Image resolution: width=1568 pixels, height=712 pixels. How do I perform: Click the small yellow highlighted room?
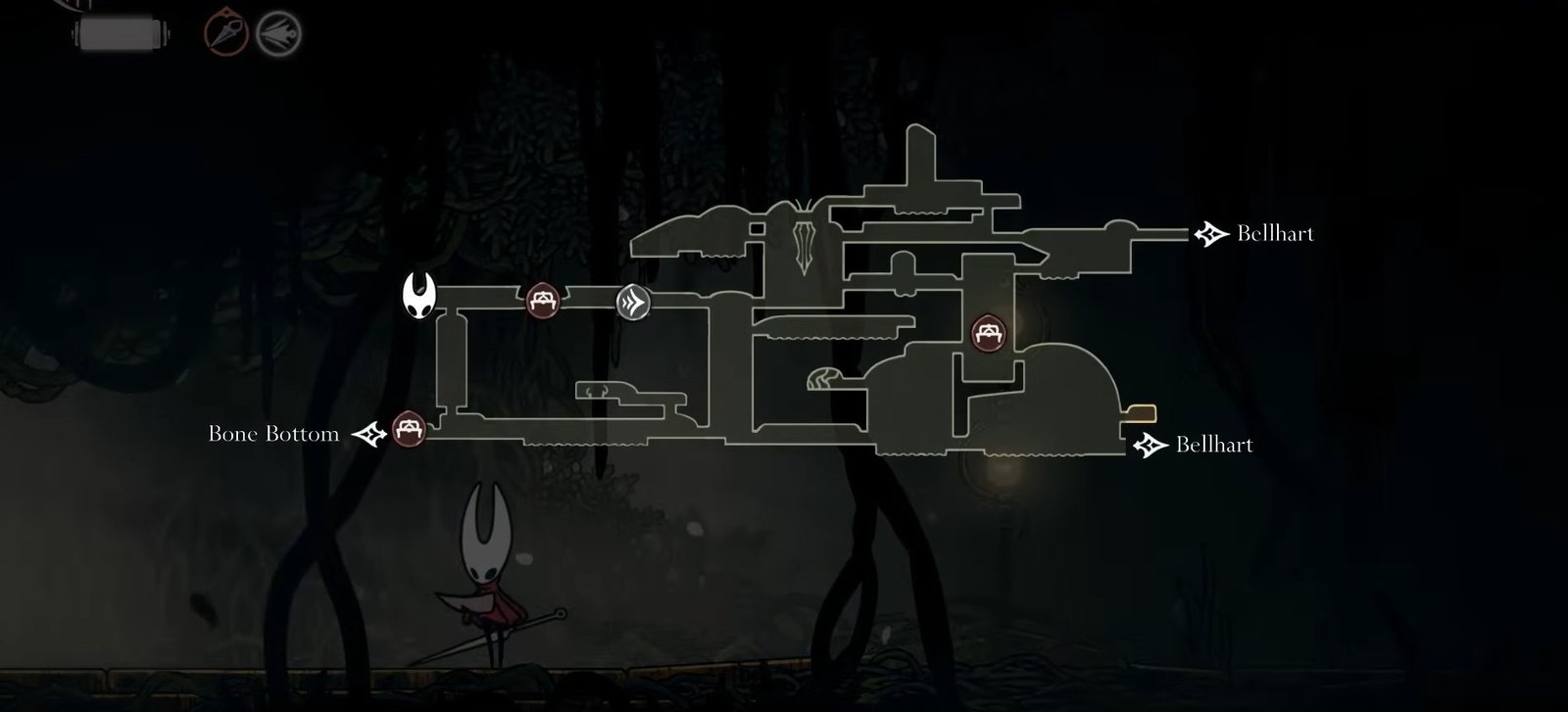click(1143, 413)
